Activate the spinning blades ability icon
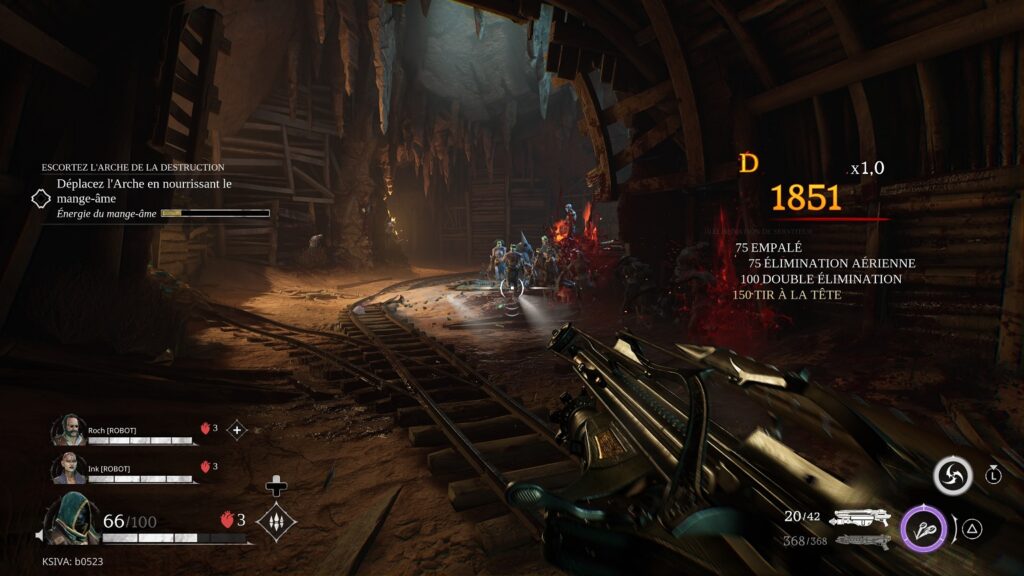Viewport: 1024px width, 576px height. tap(952, 476)
